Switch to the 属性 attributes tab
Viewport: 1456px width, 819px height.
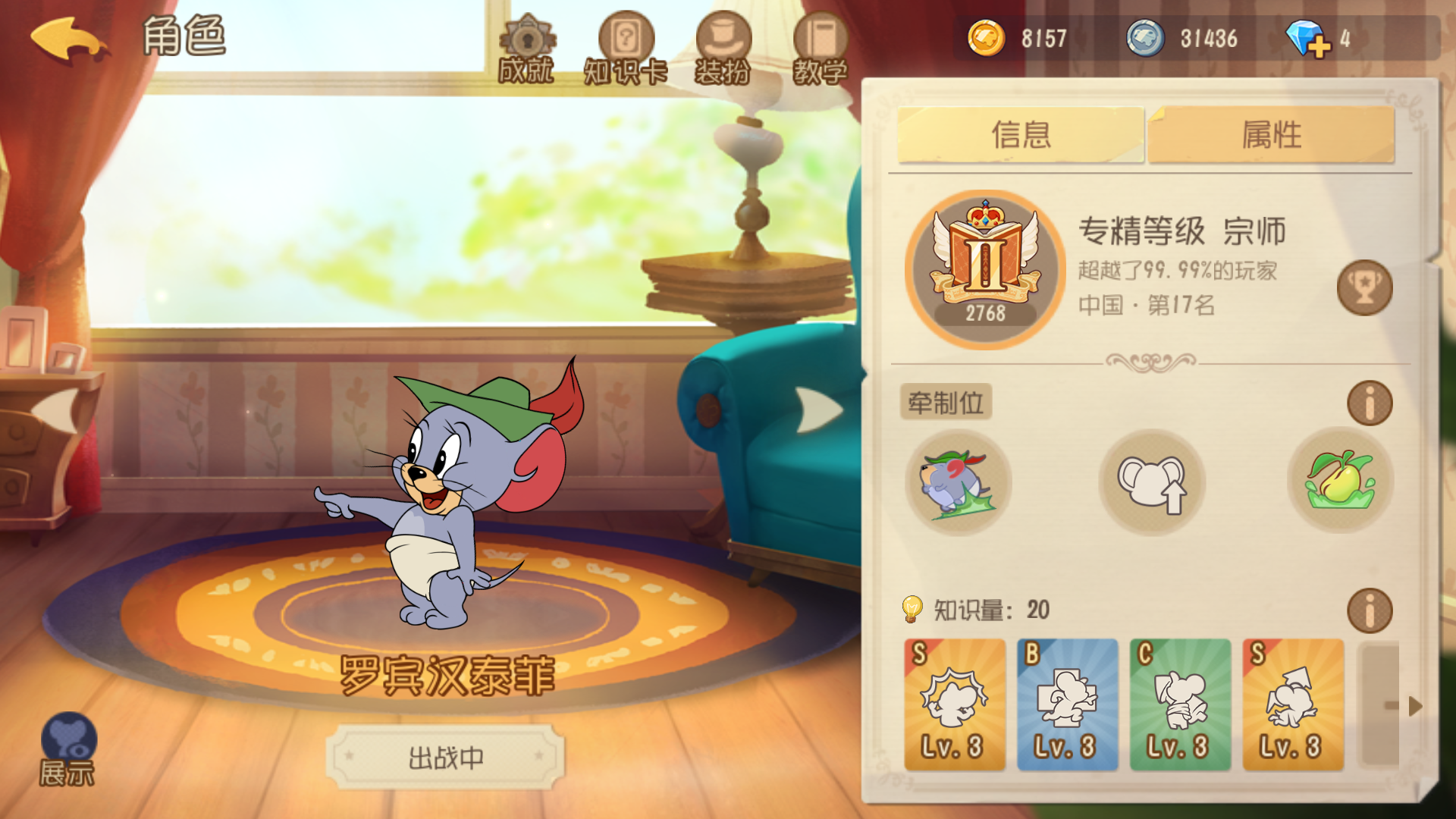1272,134
